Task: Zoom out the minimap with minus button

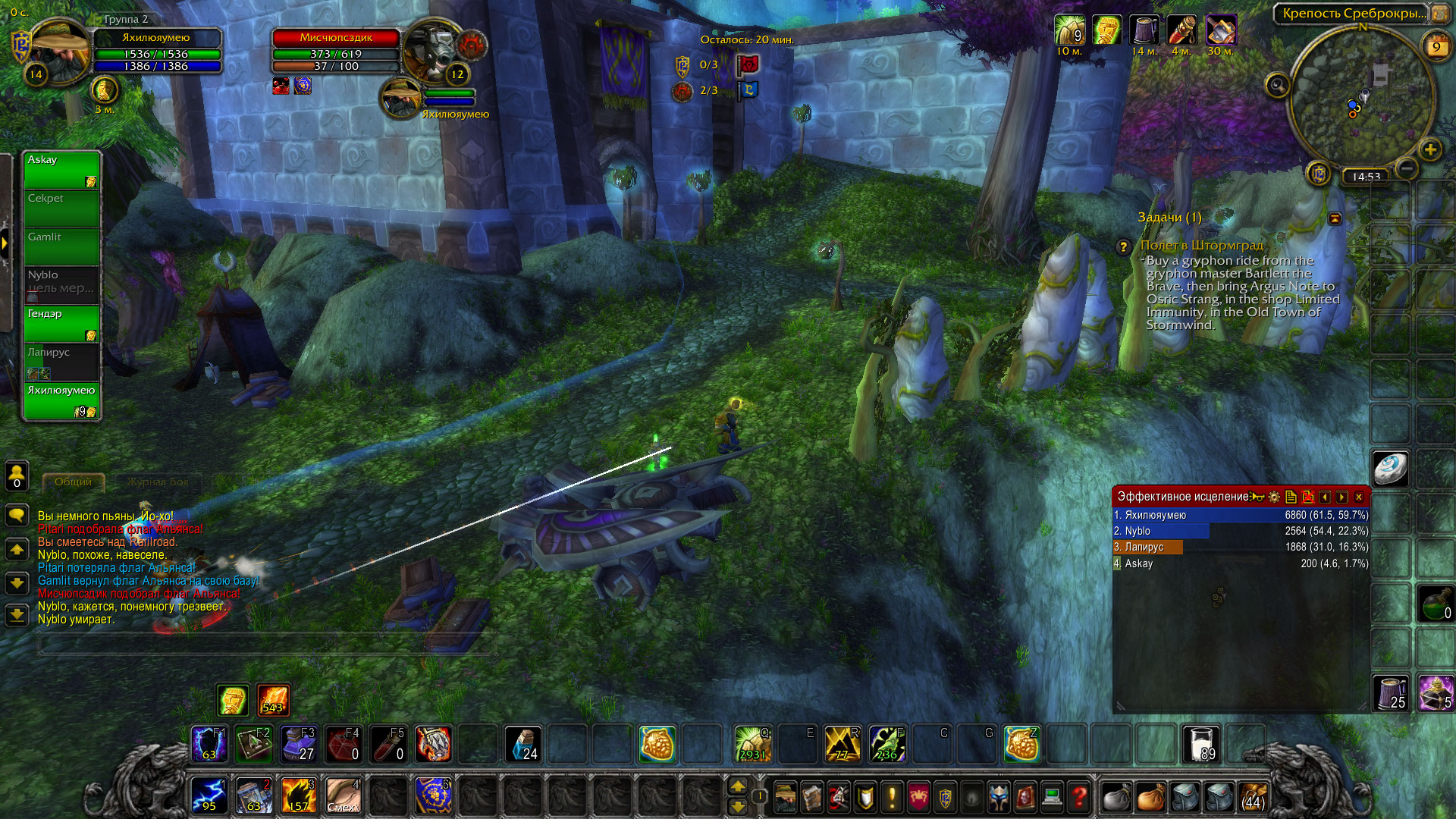Action: coord(1407,168)
